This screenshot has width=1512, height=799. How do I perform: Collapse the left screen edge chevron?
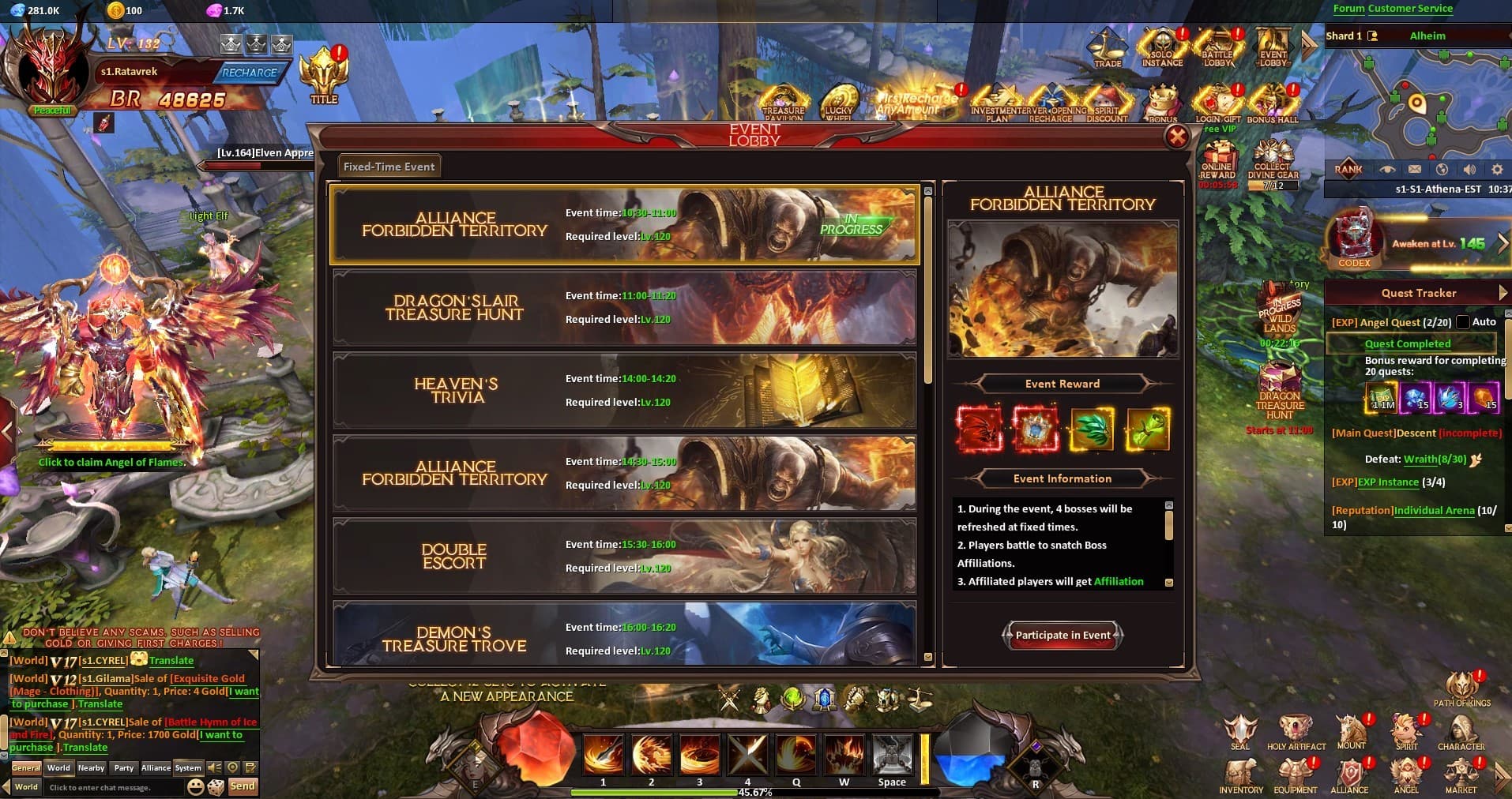(x=6, y=431)
